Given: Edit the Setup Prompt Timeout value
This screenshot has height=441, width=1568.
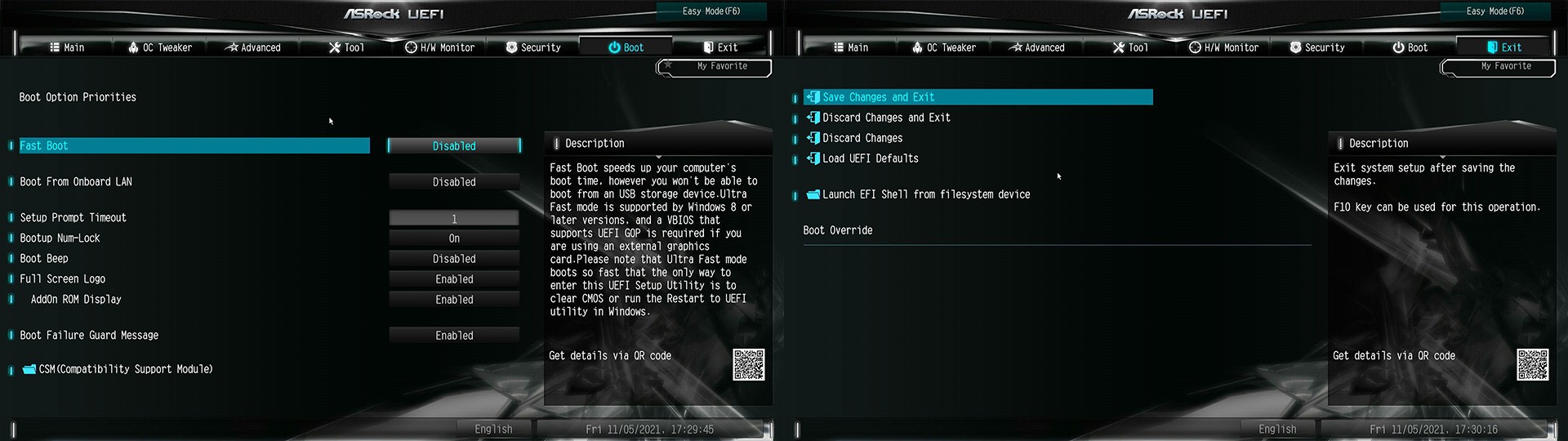Looking at the screenshot, I should click(x=454, y=218).
